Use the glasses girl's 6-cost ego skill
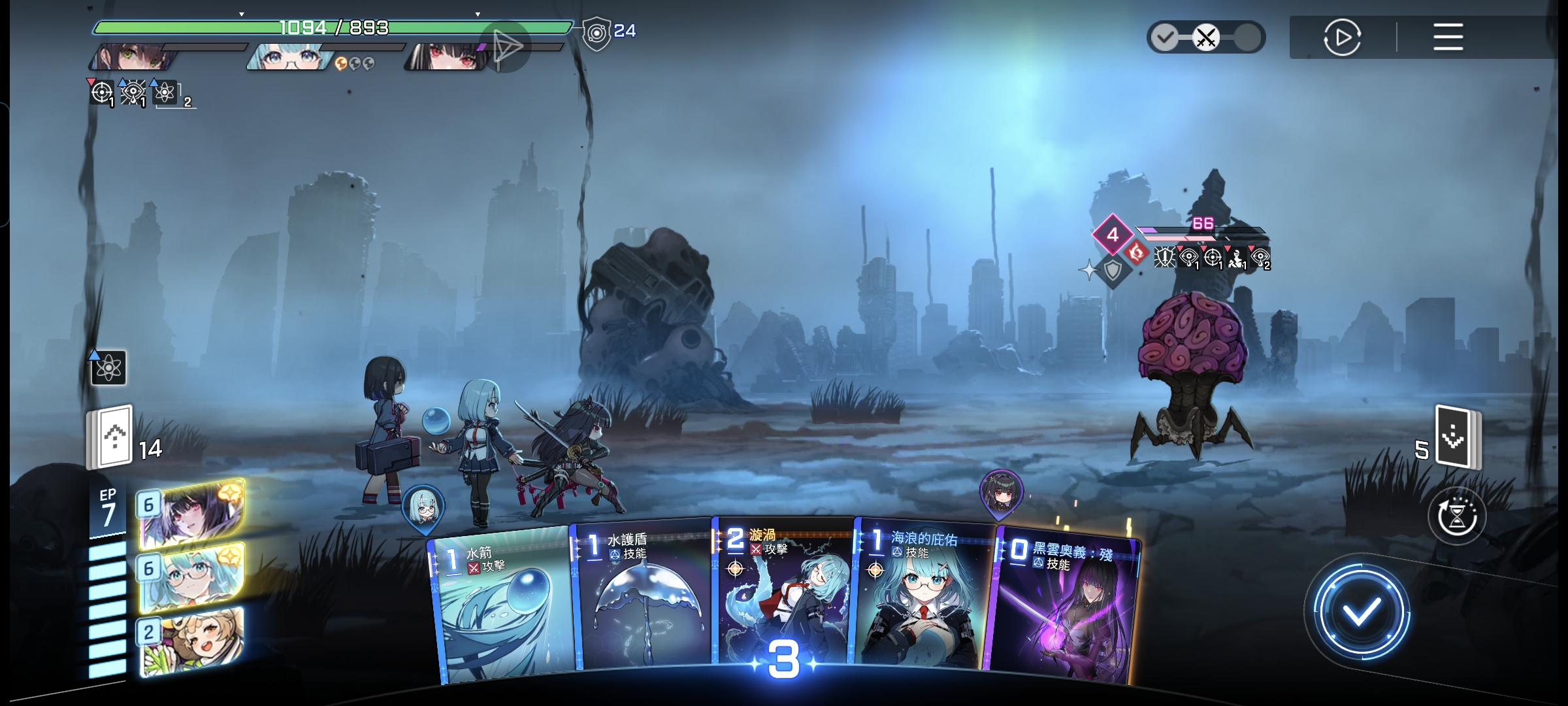The image size is (1568, 706). [x=191, y=578]
